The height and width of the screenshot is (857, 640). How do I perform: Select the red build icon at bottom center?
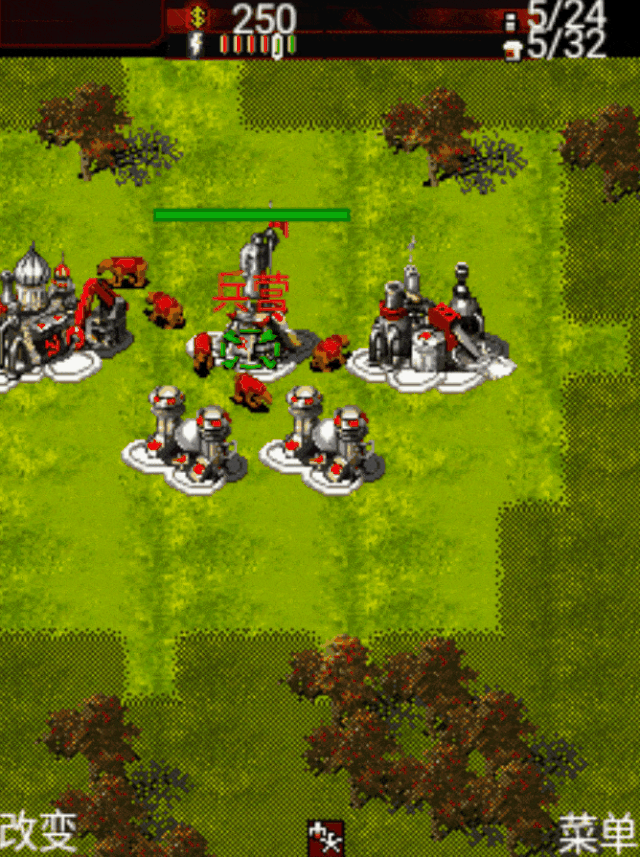click(x=326, y=836)
